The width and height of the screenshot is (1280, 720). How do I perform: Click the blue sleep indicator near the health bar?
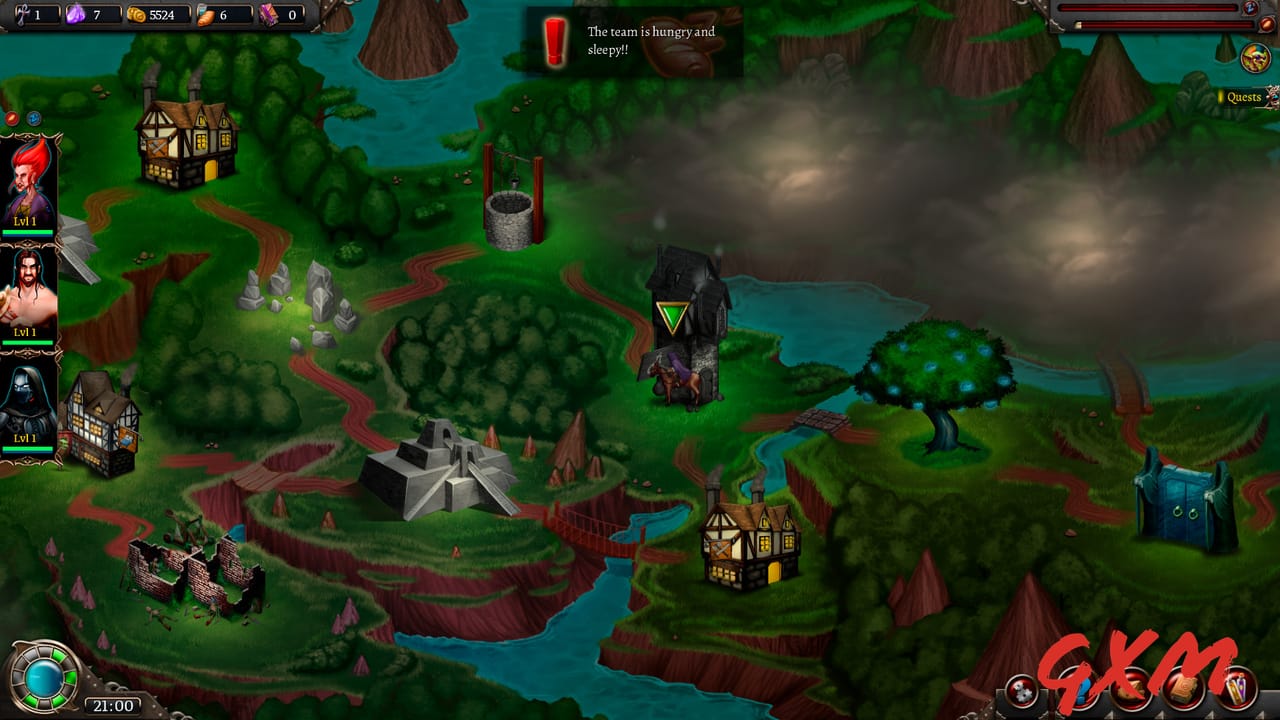pyautogui.click(x=1251, y=10)
